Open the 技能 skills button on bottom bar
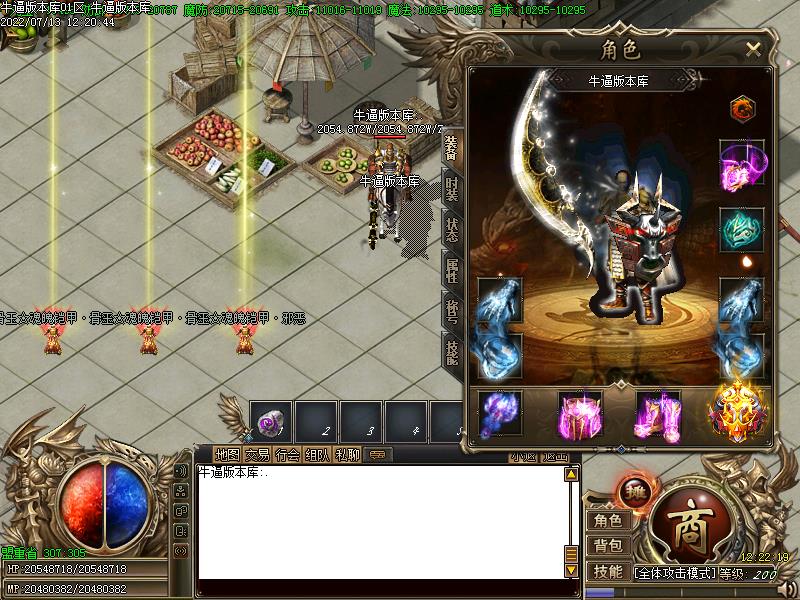This screenshot has height=600, width=800. [607, 572]
